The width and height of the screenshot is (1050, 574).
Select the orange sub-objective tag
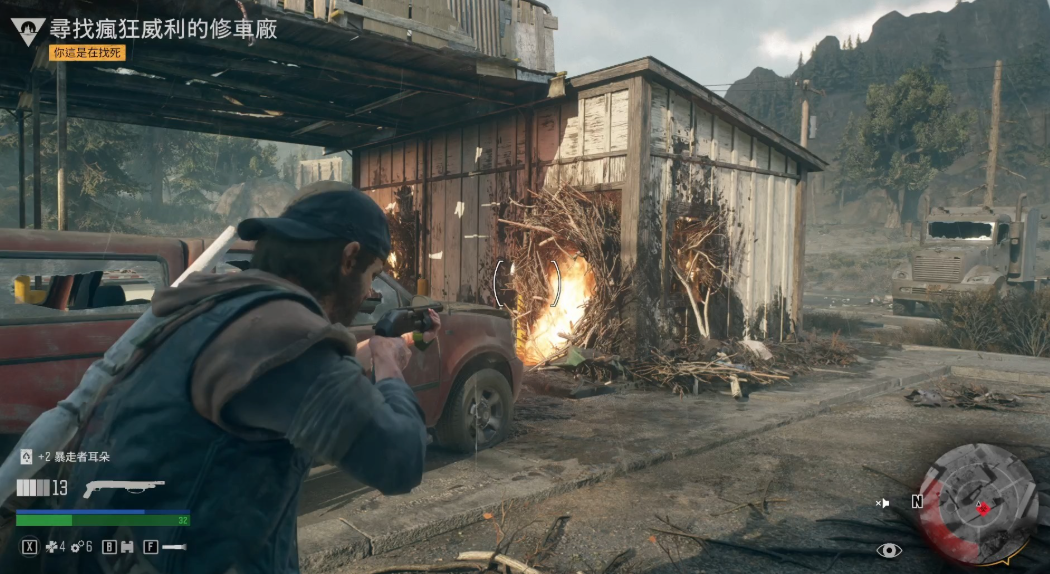click(88, 52)
